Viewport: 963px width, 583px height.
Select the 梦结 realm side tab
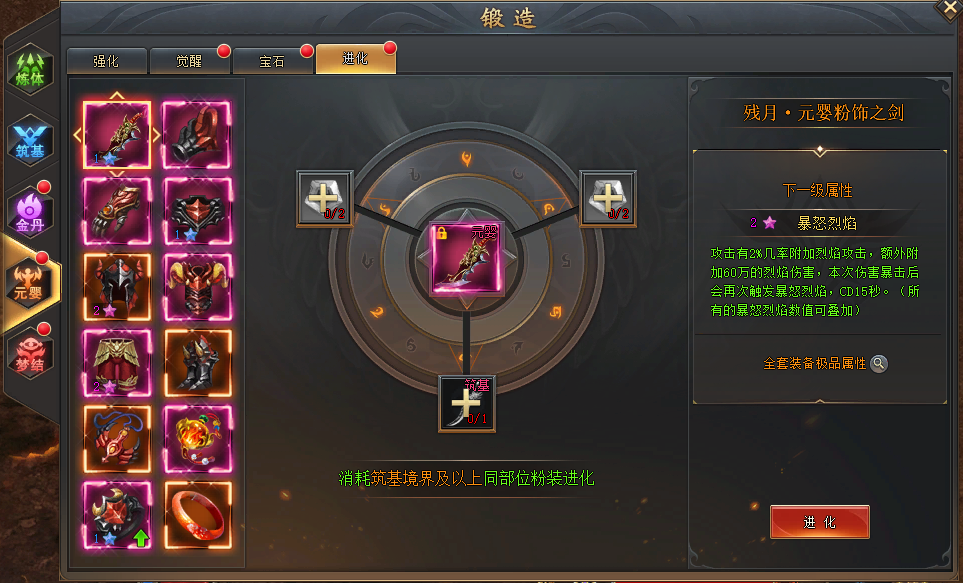coord(30,355)
